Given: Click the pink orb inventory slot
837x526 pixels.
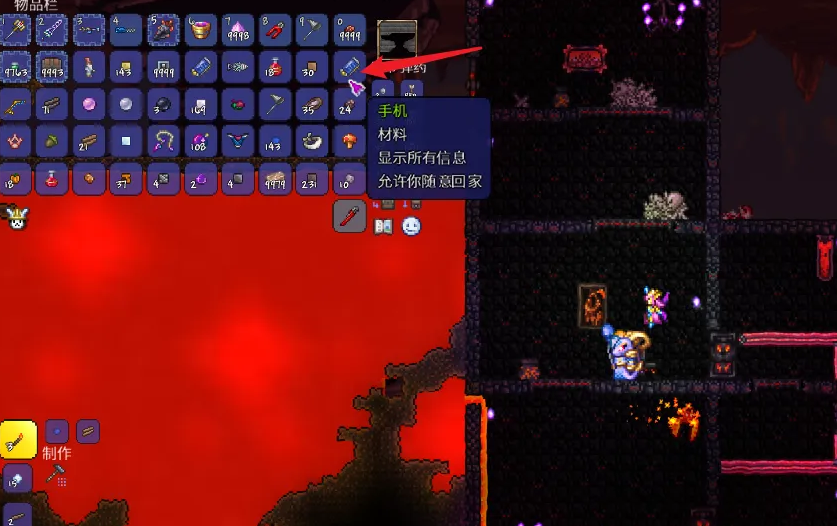Looking at the screenshot, I should [88, 104].
